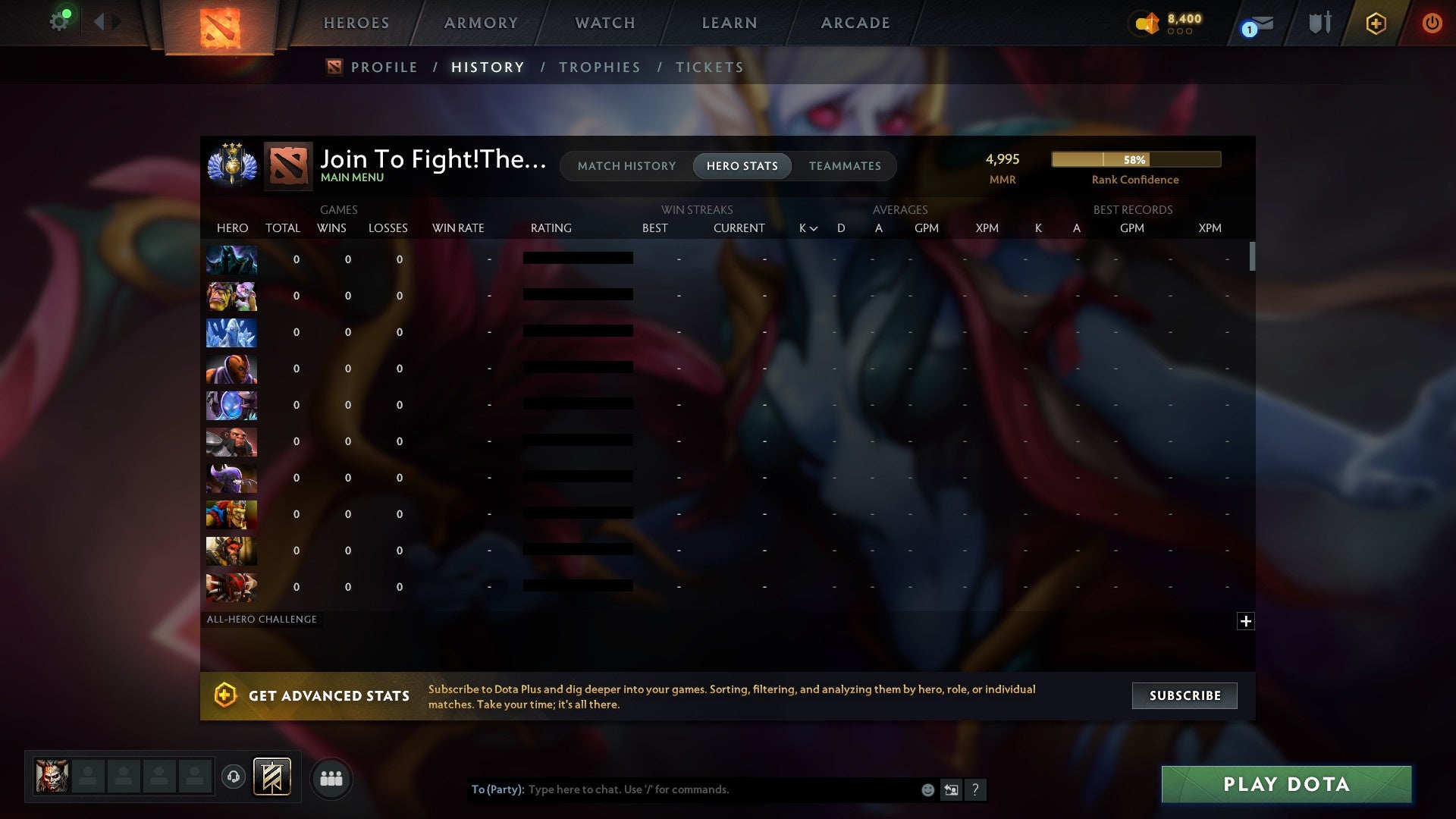Open the friends list icon

click(x=331, y=778)
